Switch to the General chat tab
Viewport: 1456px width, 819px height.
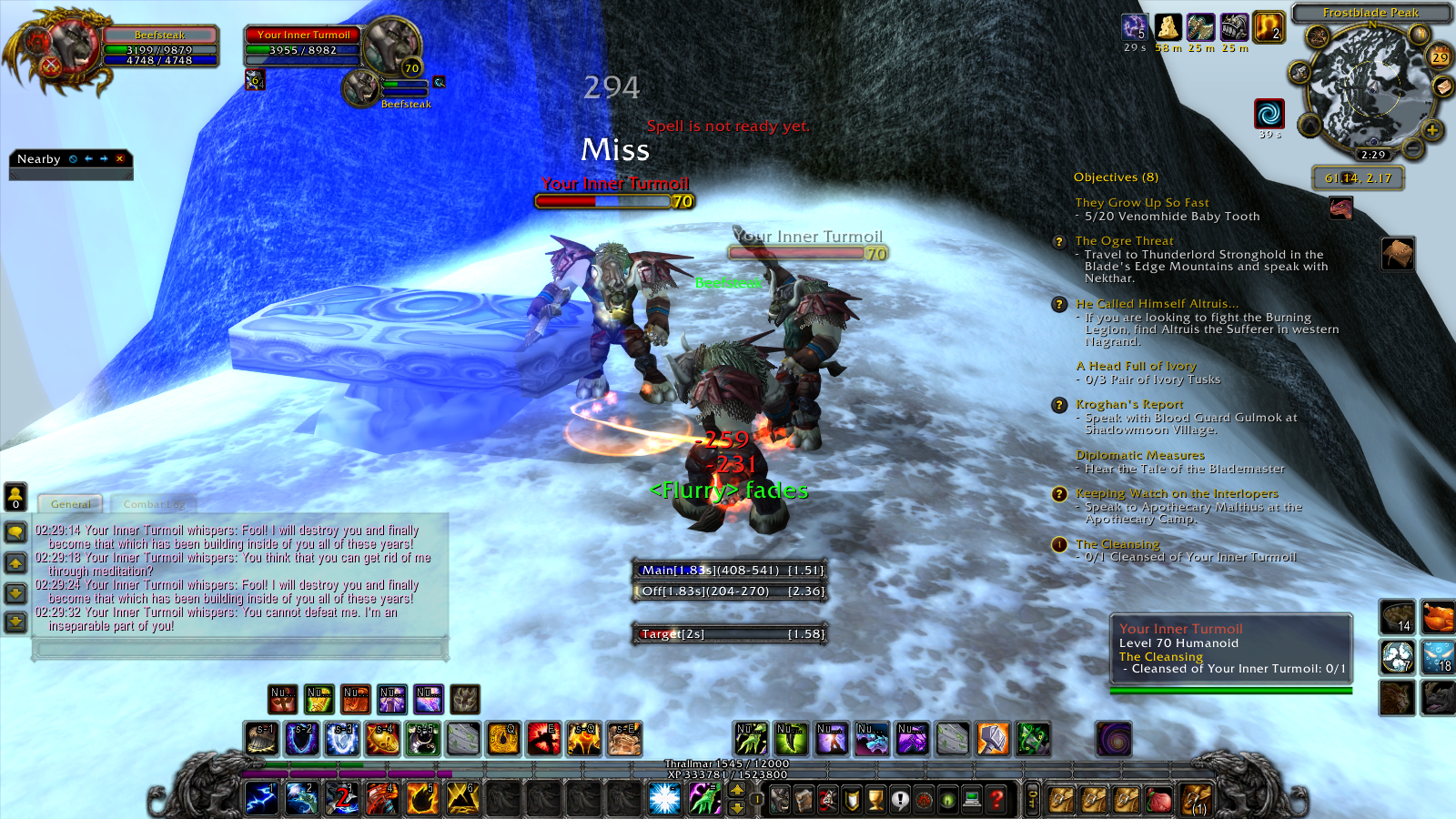[70, 504]
